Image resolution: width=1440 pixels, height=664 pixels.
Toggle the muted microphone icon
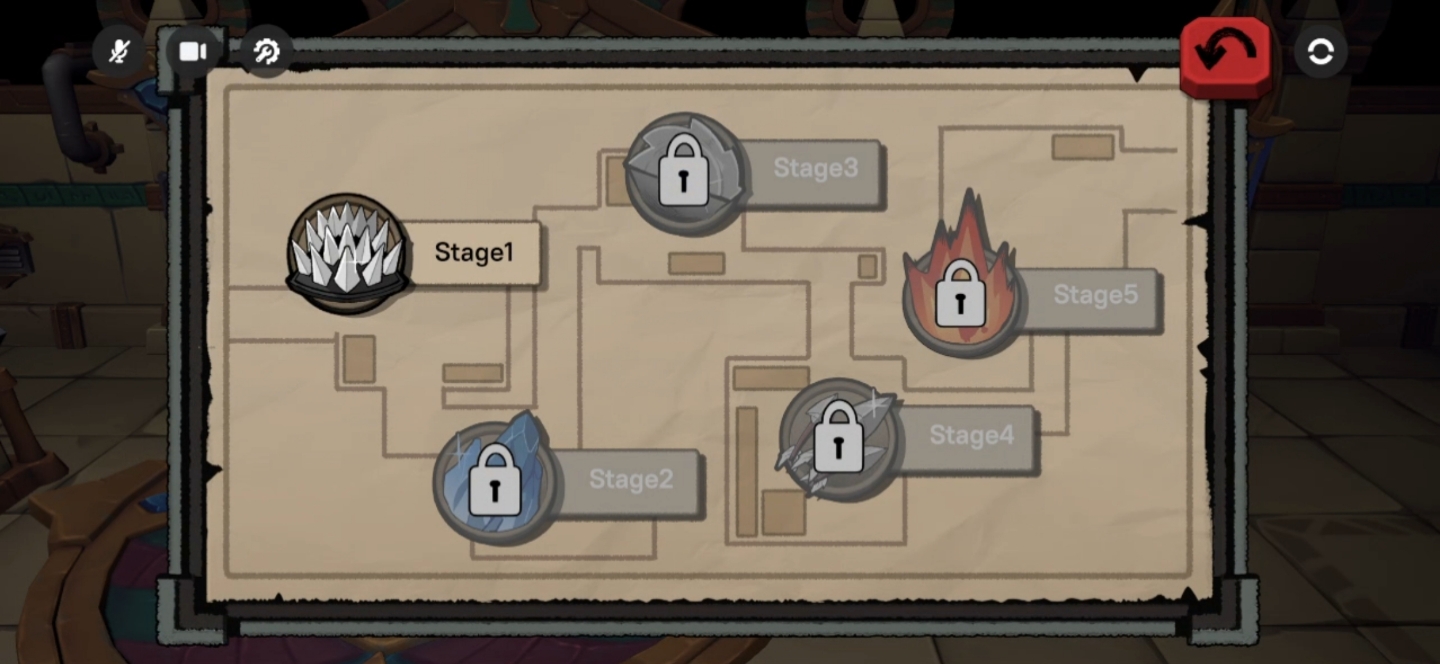pos(119,51)
